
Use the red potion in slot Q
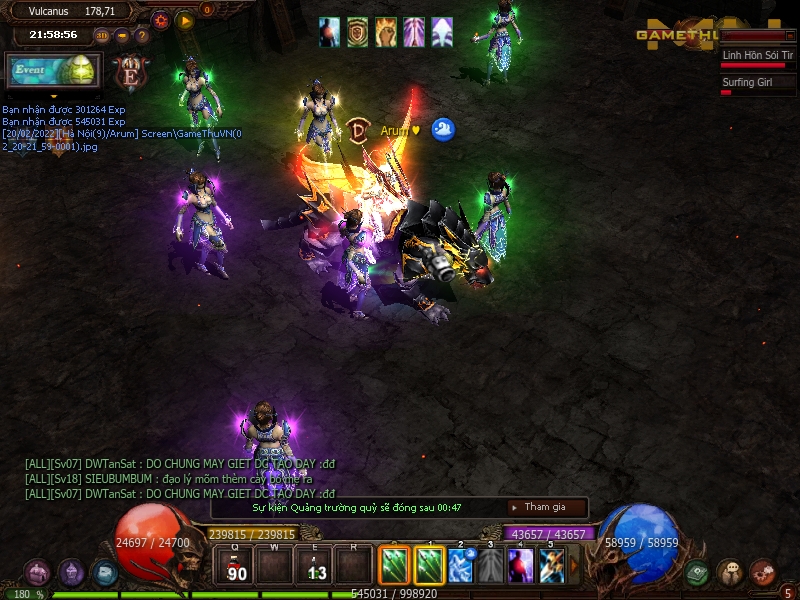(237, 567)
